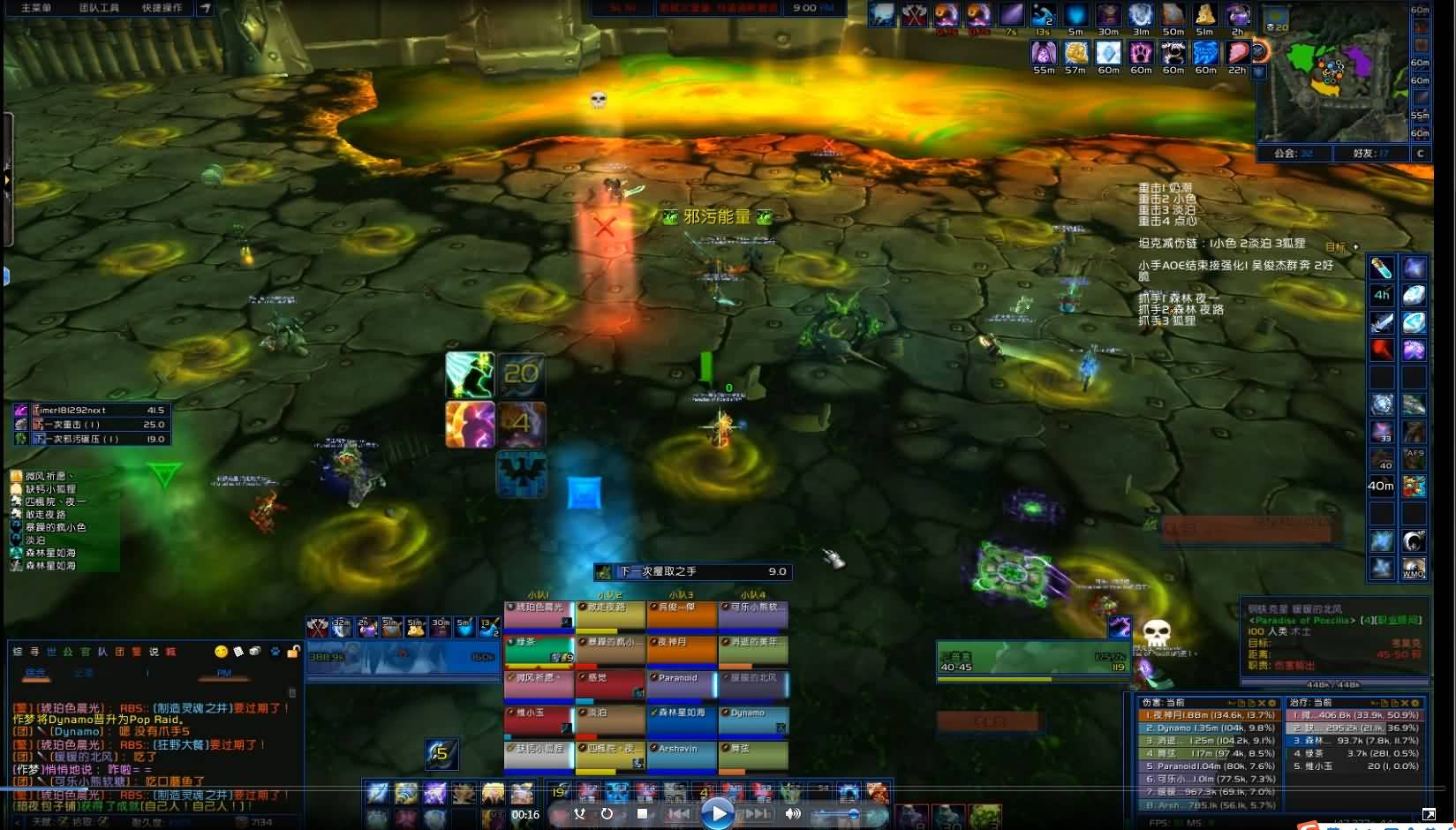Open the healing meter settings gear
This screenshot has width=1456, height=830.
click(x=1414, y=703)
